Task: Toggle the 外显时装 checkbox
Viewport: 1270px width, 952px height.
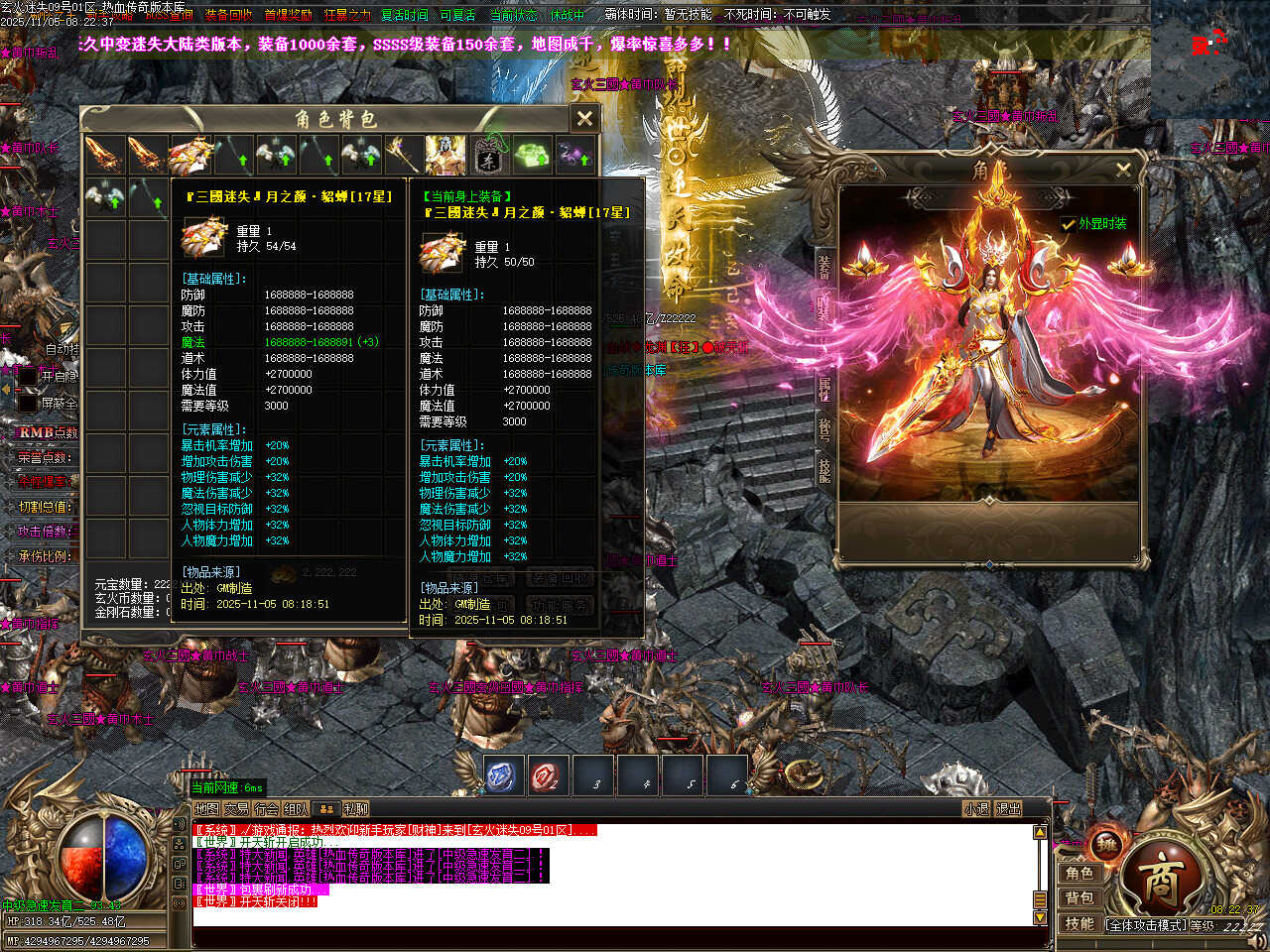Action: pyautogui.click(x=1068, y=224)
